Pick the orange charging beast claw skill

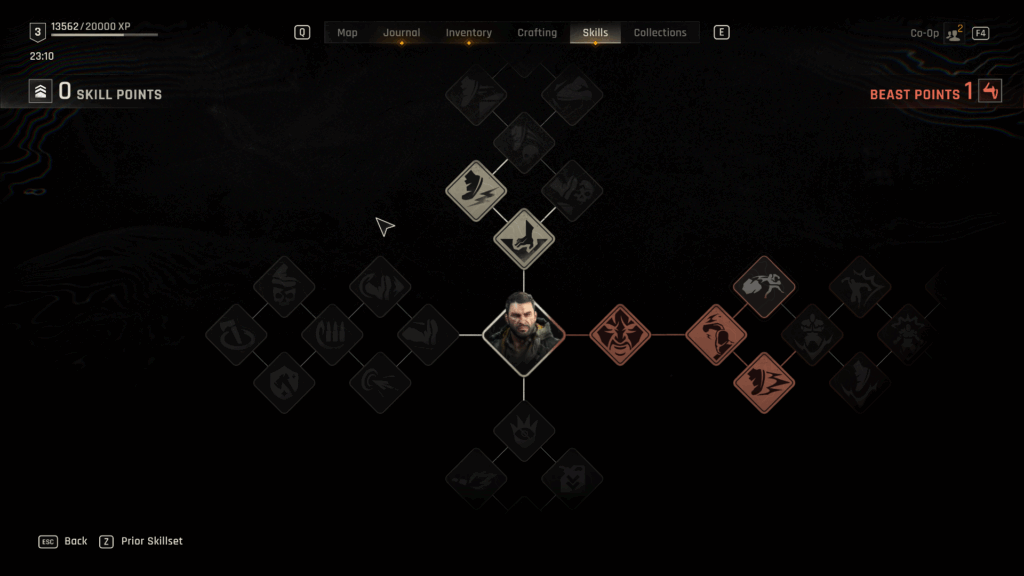pos(765,382)
